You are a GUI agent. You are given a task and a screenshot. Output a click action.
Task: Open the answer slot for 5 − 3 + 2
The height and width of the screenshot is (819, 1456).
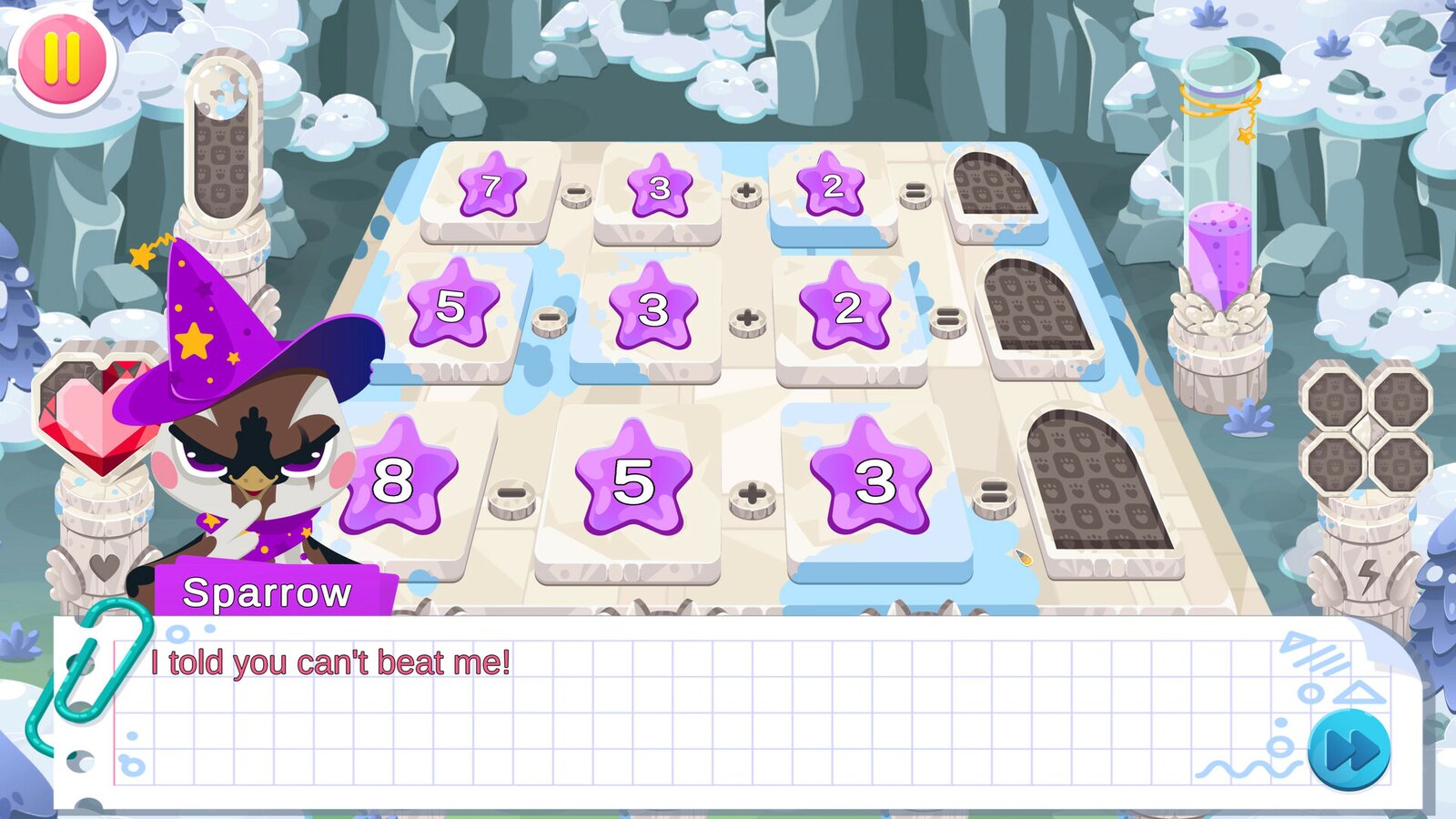tap(1037, 307)
